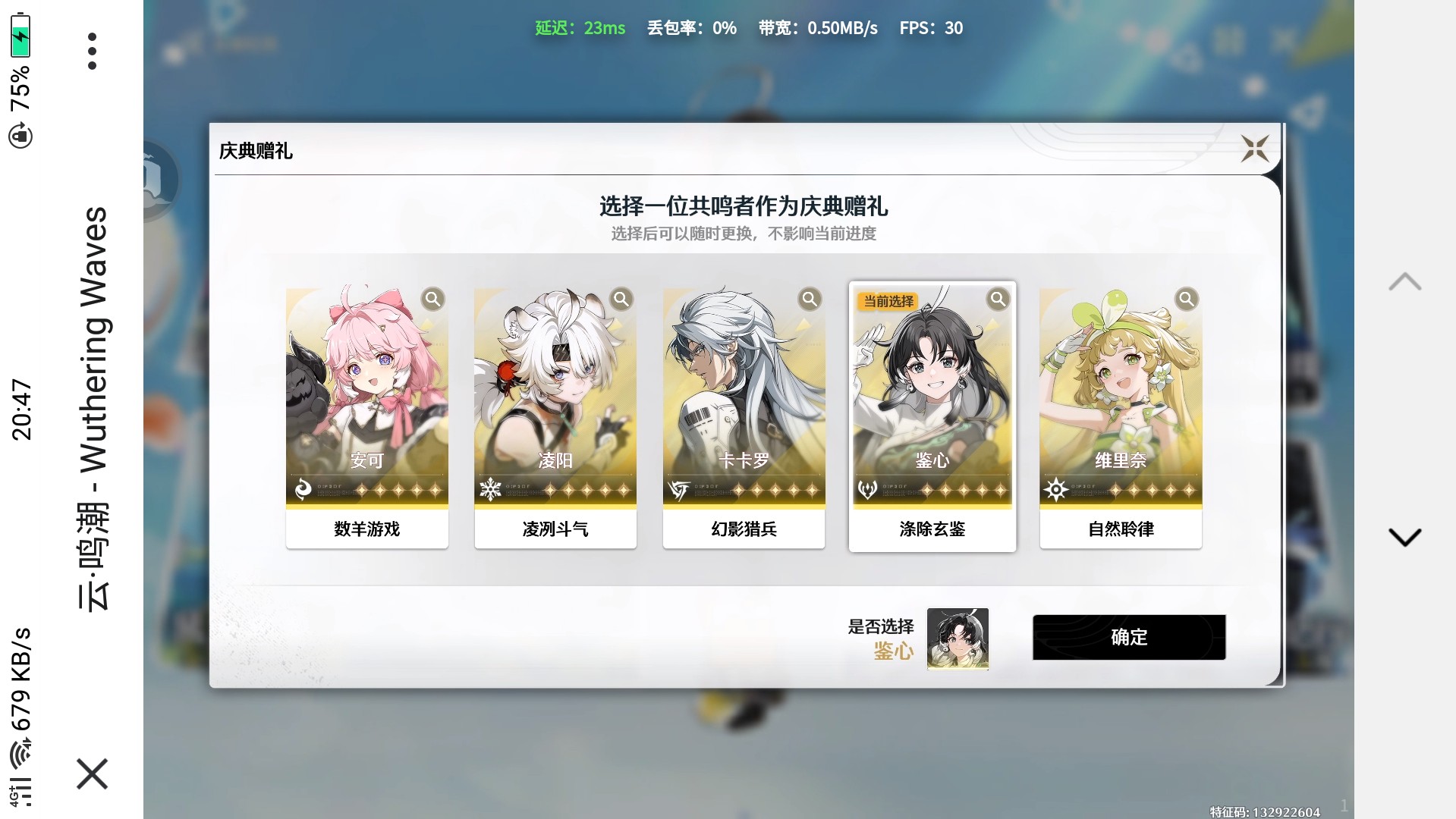Exit the cloud game with the X
This screenshot has width=1456, height=819.
pos(92,773)
